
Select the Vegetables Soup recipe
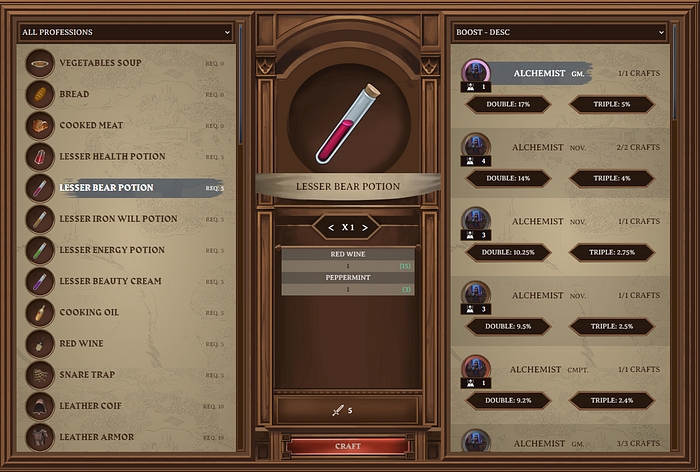click(100, 63)
